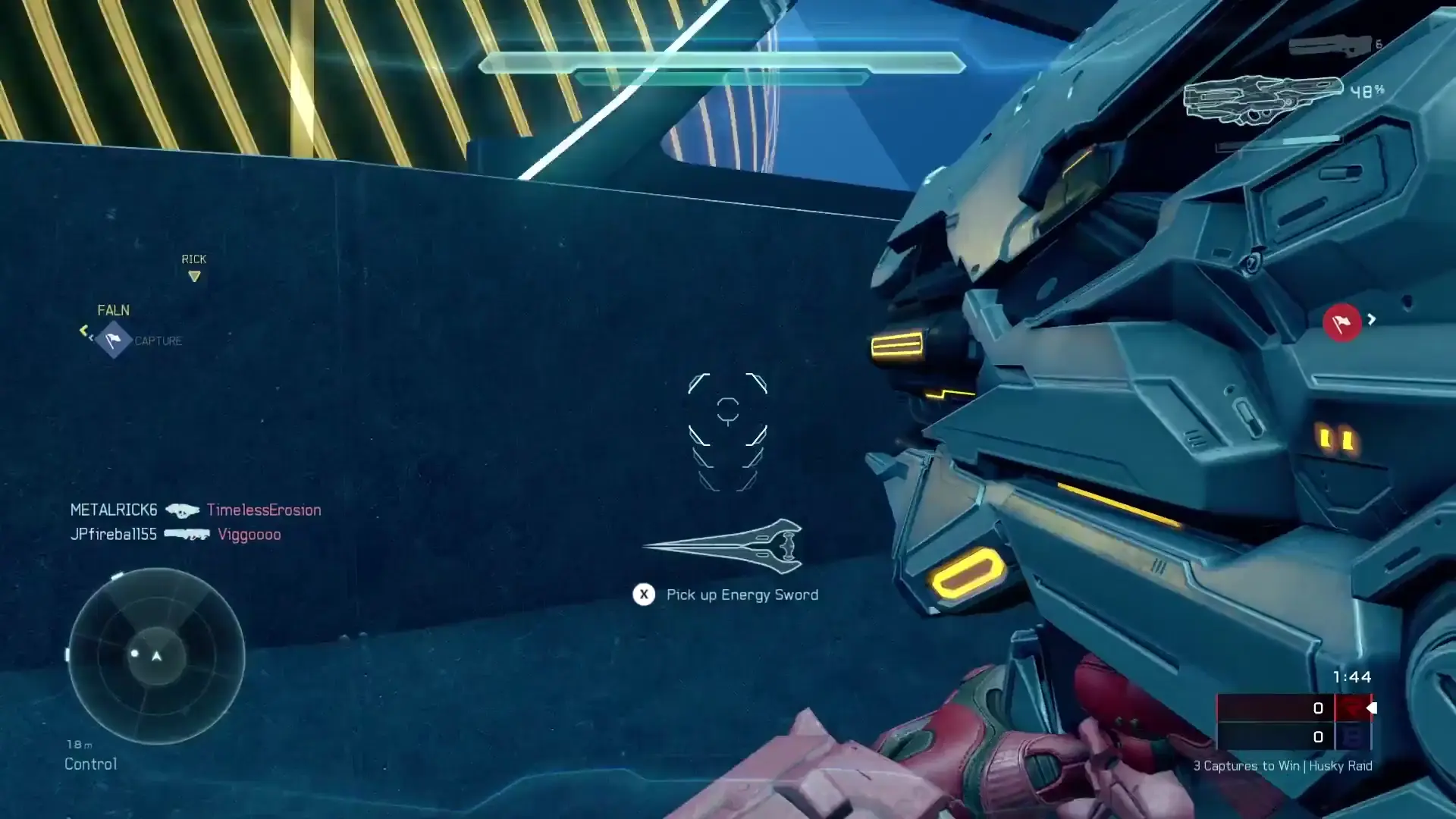Click the 3 Captures to Win Husky Raid text
Screen dimensions: 1456x819
pyautogui.click(x=1282, y=766)
